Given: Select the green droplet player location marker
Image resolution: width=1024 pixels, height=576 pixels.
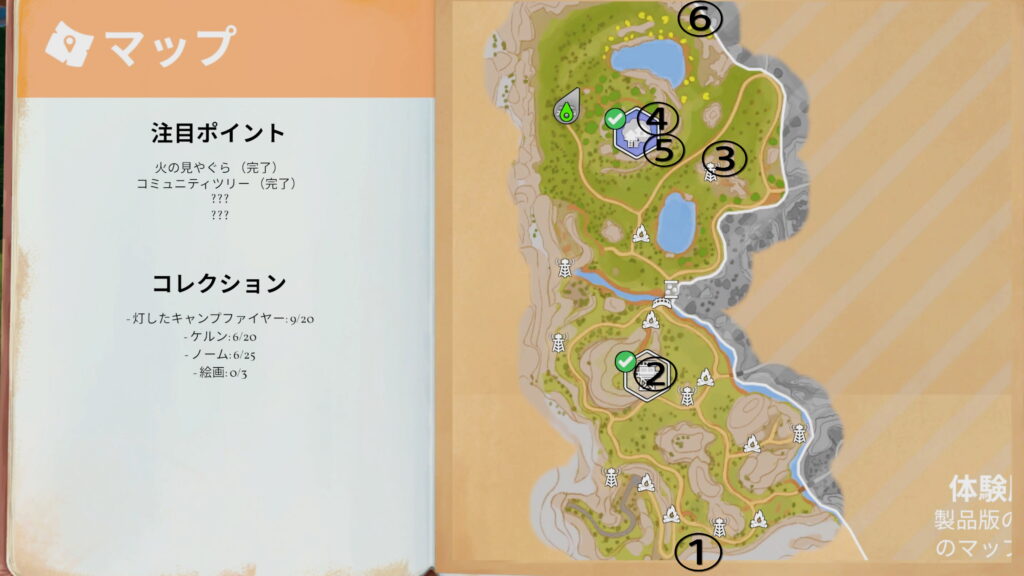Looking at the screenshot, I should tap(566, 108).
